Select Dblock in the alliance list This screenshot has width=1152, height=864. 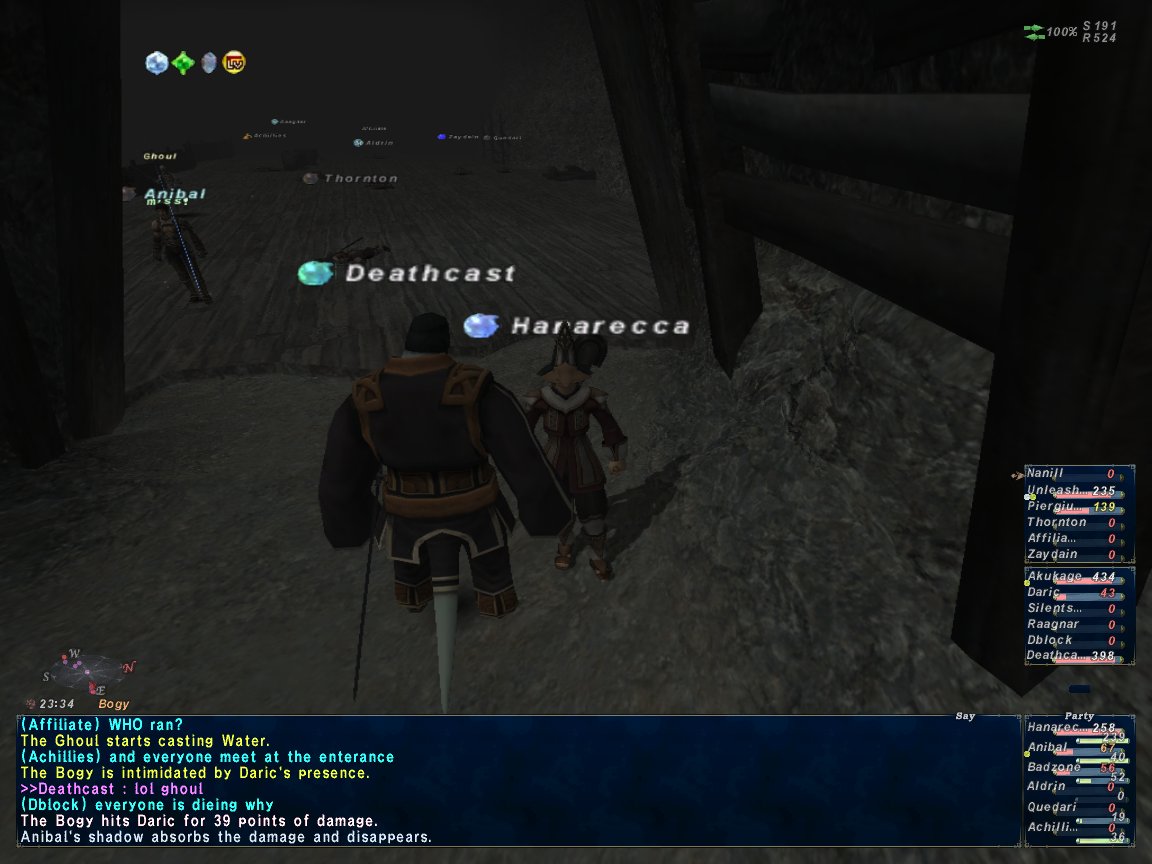pyautogui.click(x=1050, y=640)
